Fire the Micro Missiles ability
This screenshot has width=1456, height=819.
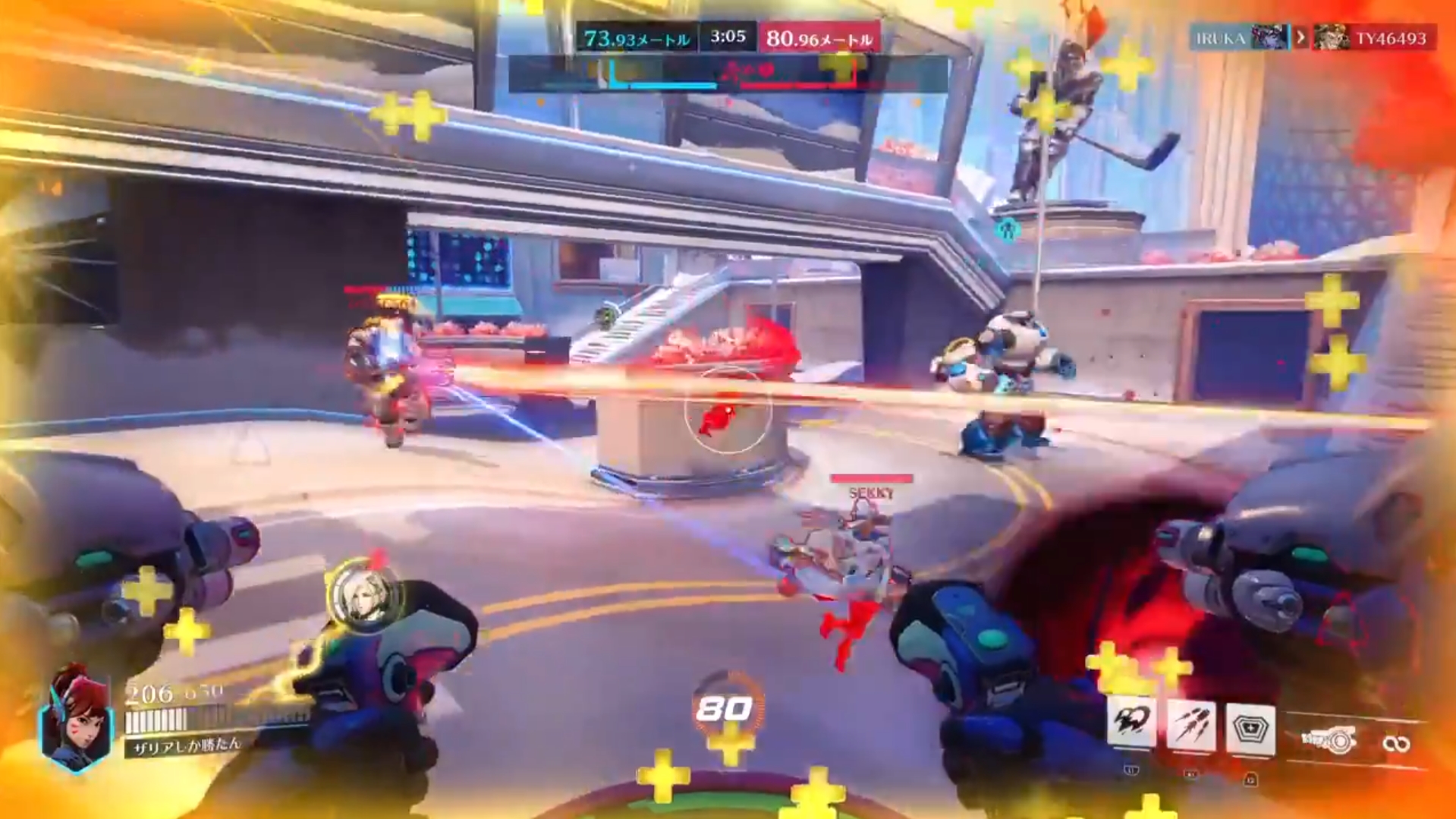pos(1190,726)
